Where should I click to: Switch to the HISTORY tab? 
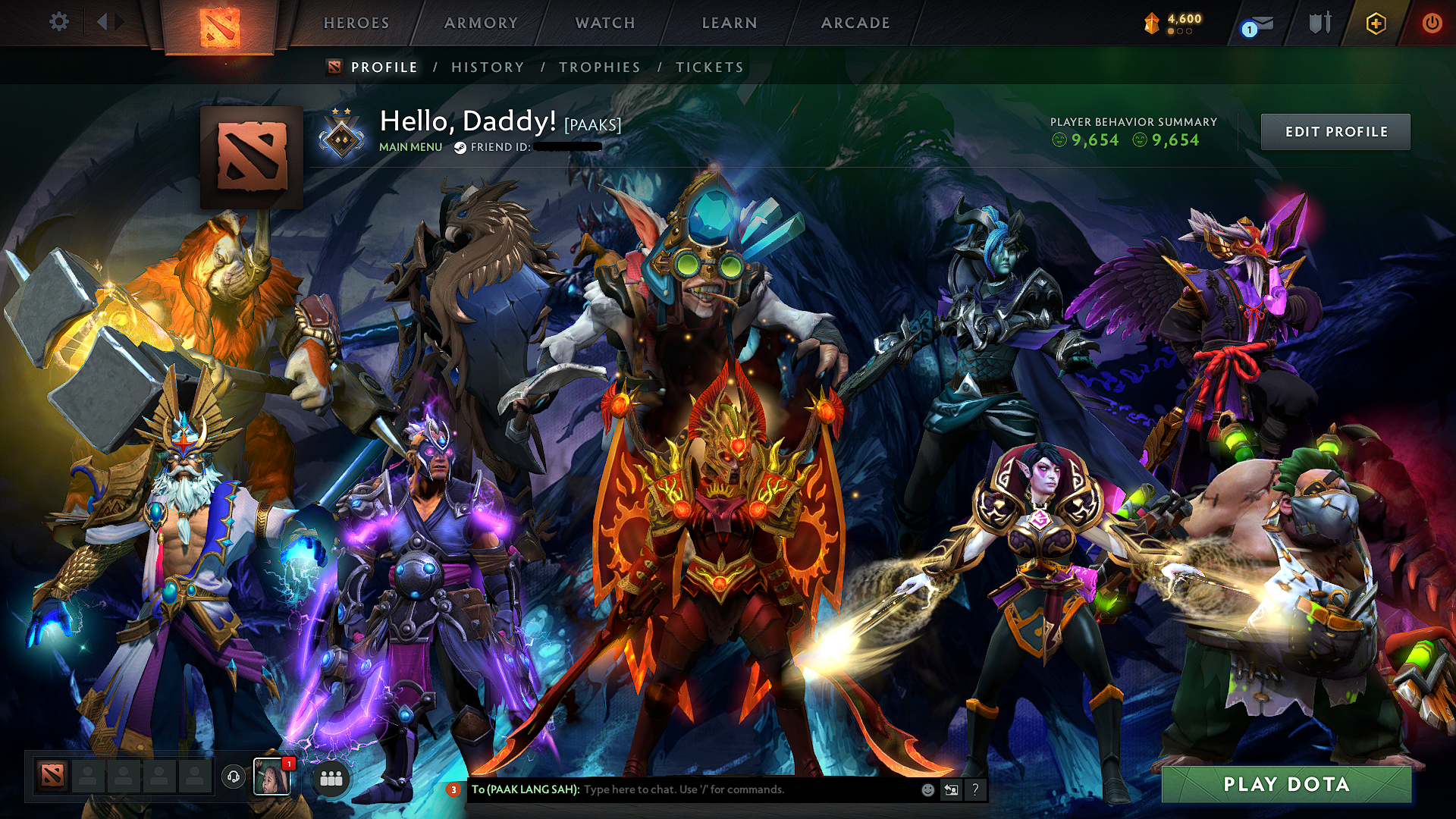pos(487,67)
